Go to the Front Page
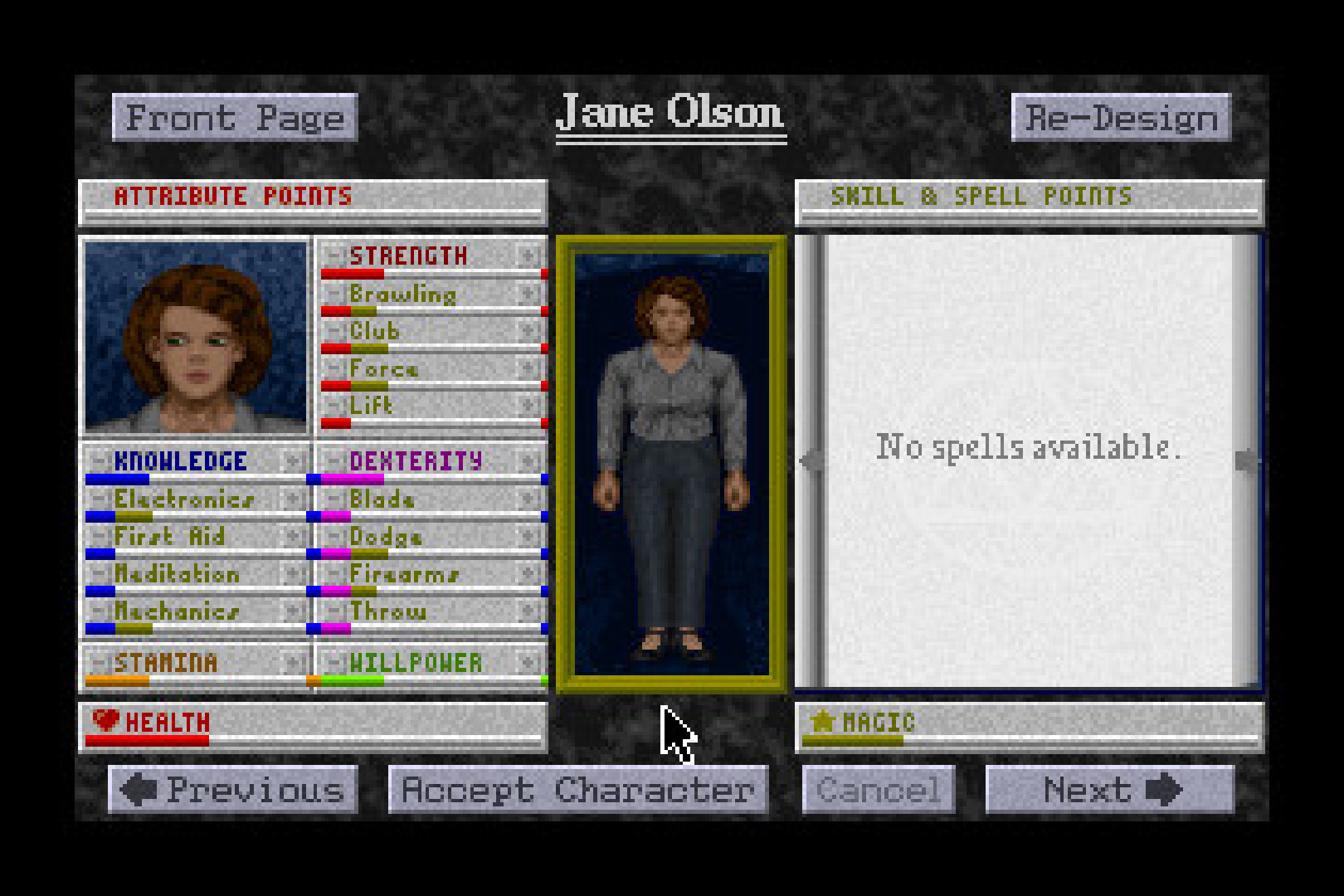 pyautogui.click(x=235, y=117)
